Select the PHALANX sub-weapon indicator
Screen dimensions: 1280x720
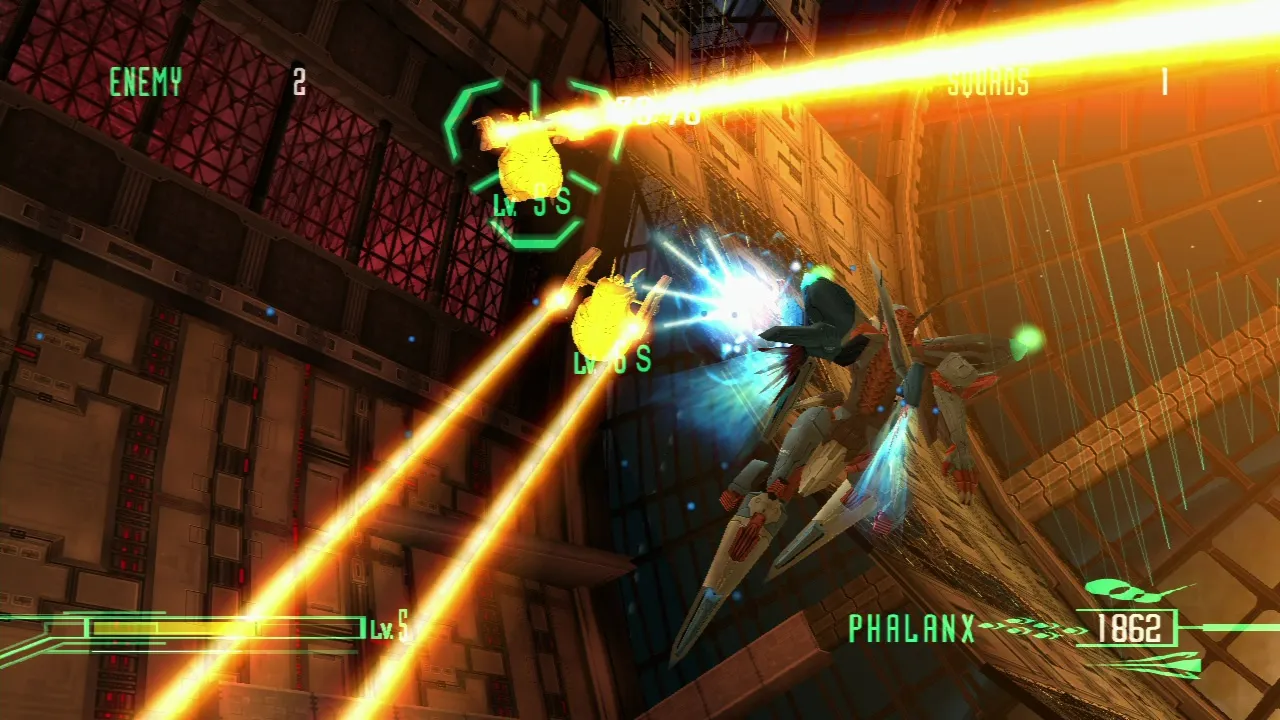(911, 628)
